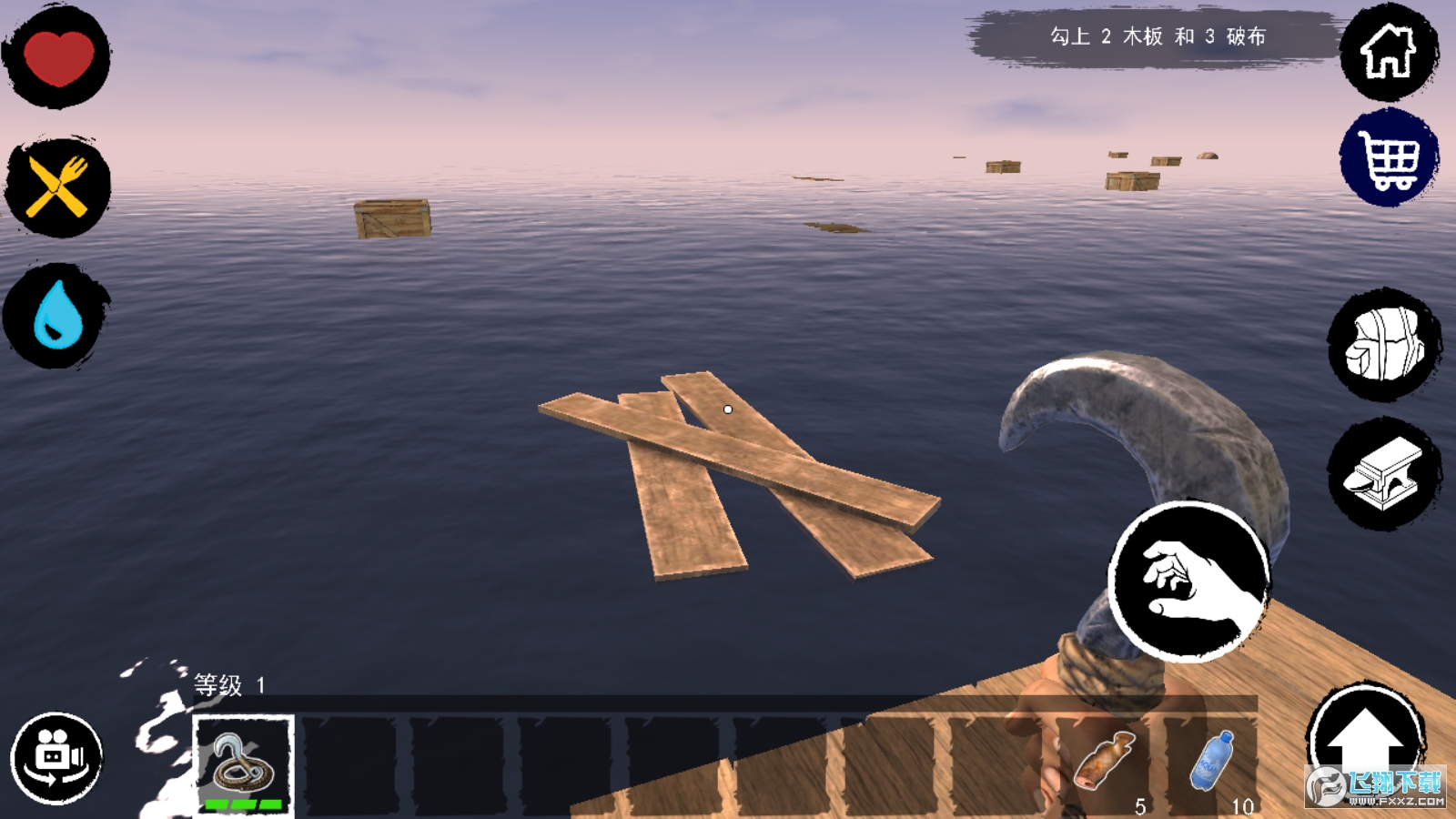This screenshot has width=1456, height=819.
Task: Tap the water drop thirst icon
Action: tap(57, 316)
